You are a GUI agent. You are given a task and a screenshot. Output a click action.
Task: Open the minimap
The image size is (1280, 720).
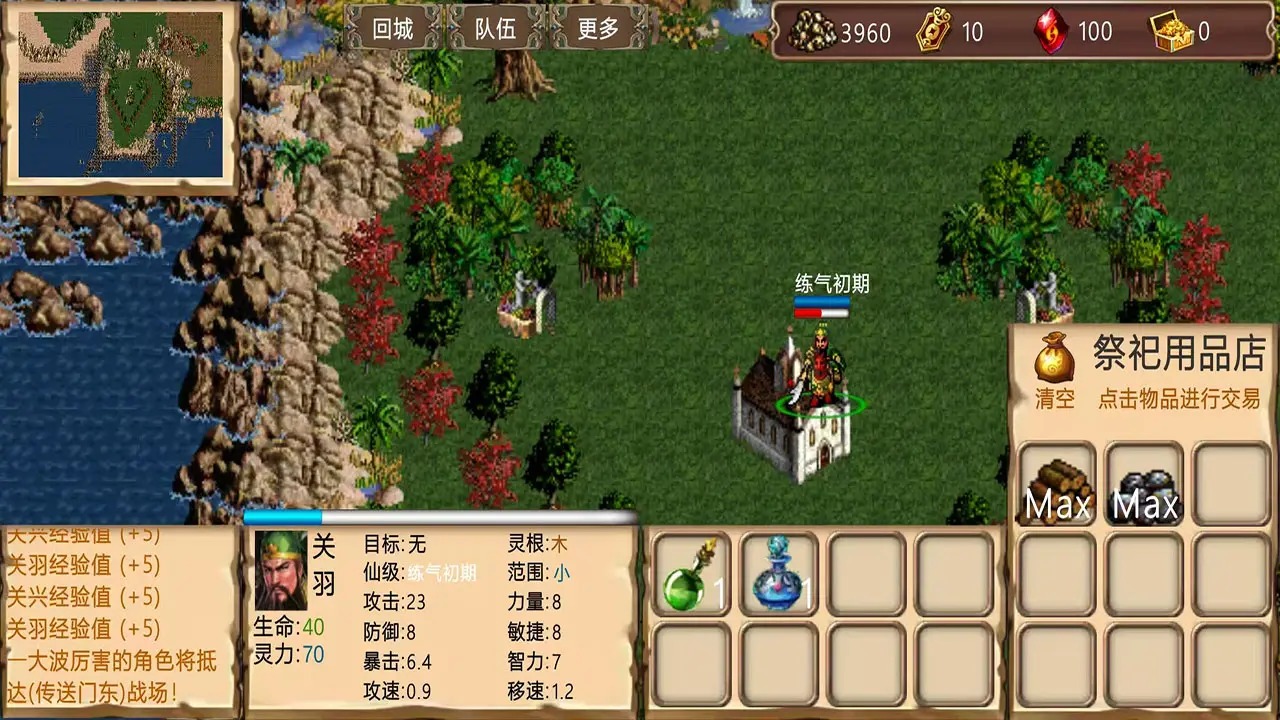(x=120, y=97)
